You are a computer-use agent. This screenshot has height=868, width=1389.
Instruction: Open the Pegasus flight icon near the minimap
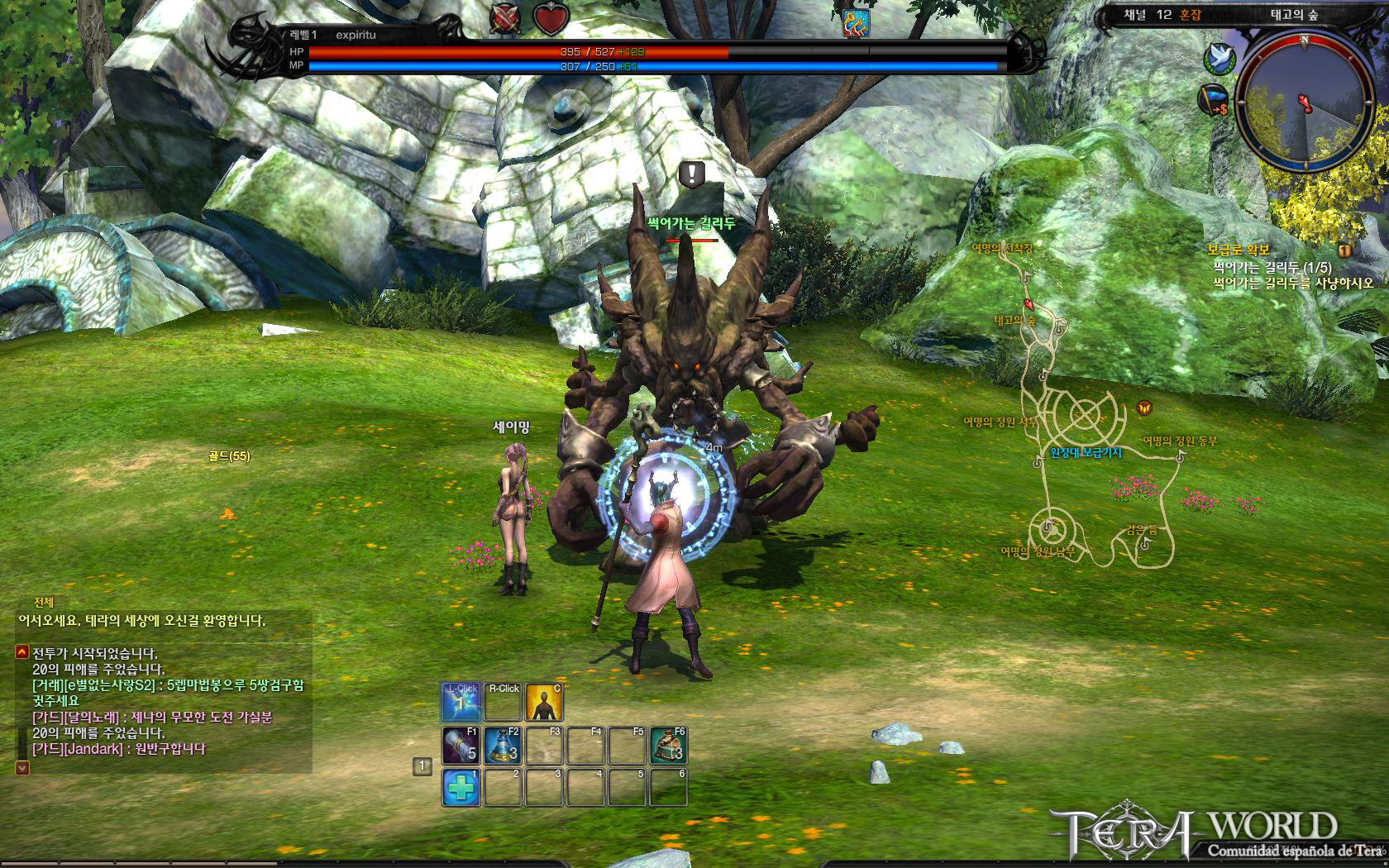point(1220,60)
